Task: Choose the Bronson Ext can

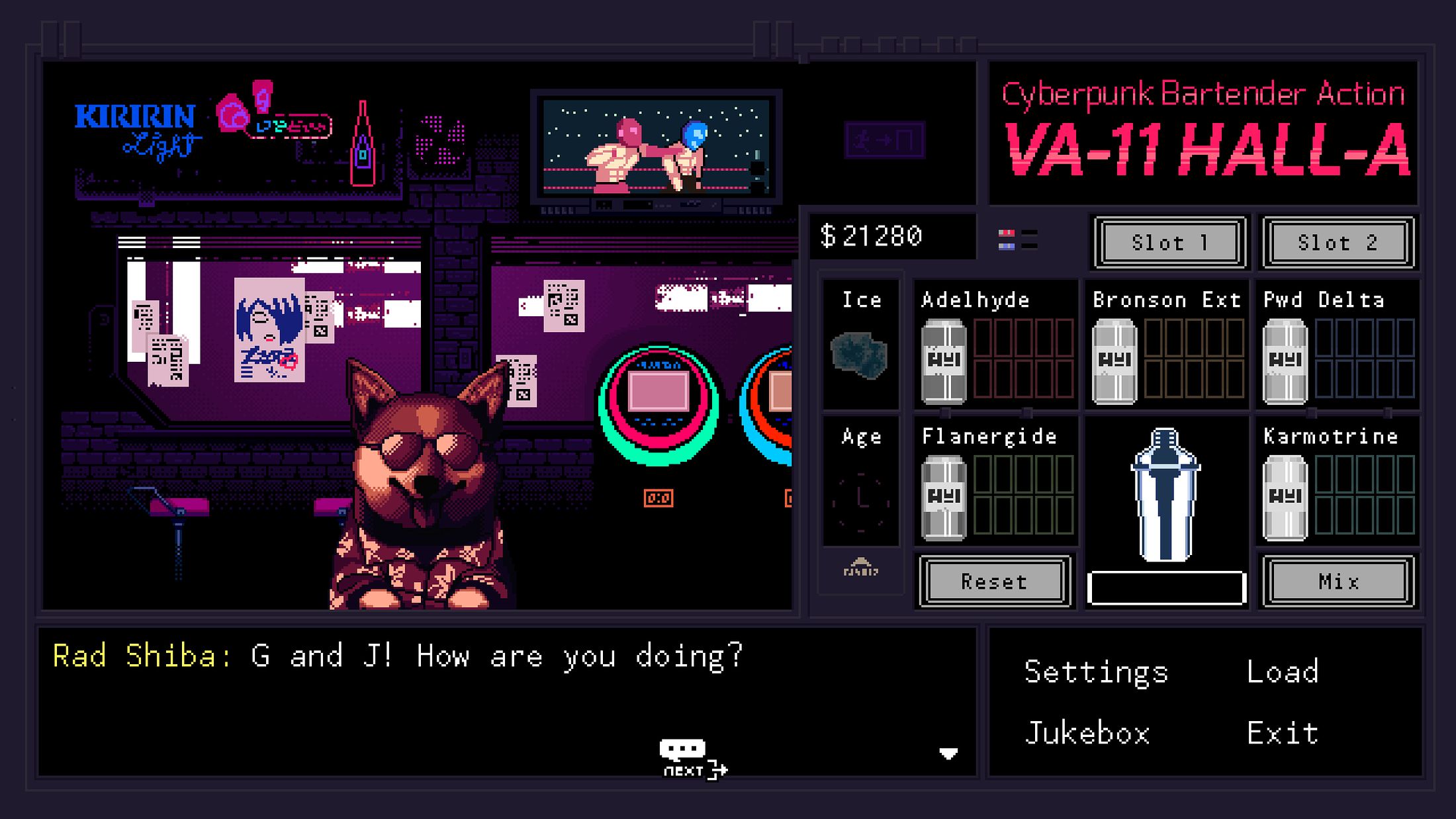Action: pos(1115,361)
